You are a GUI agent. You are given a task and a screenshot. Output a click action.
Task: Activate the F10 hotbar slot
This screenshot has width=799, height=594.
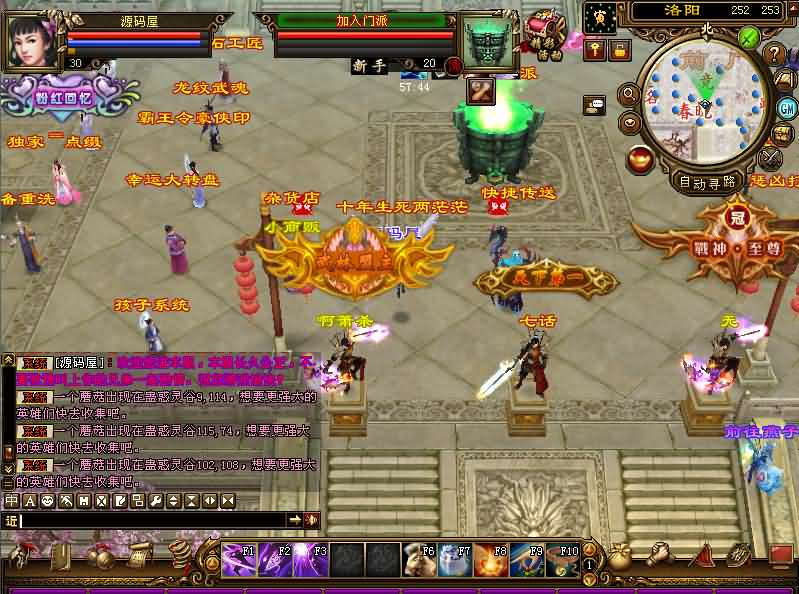565,559
